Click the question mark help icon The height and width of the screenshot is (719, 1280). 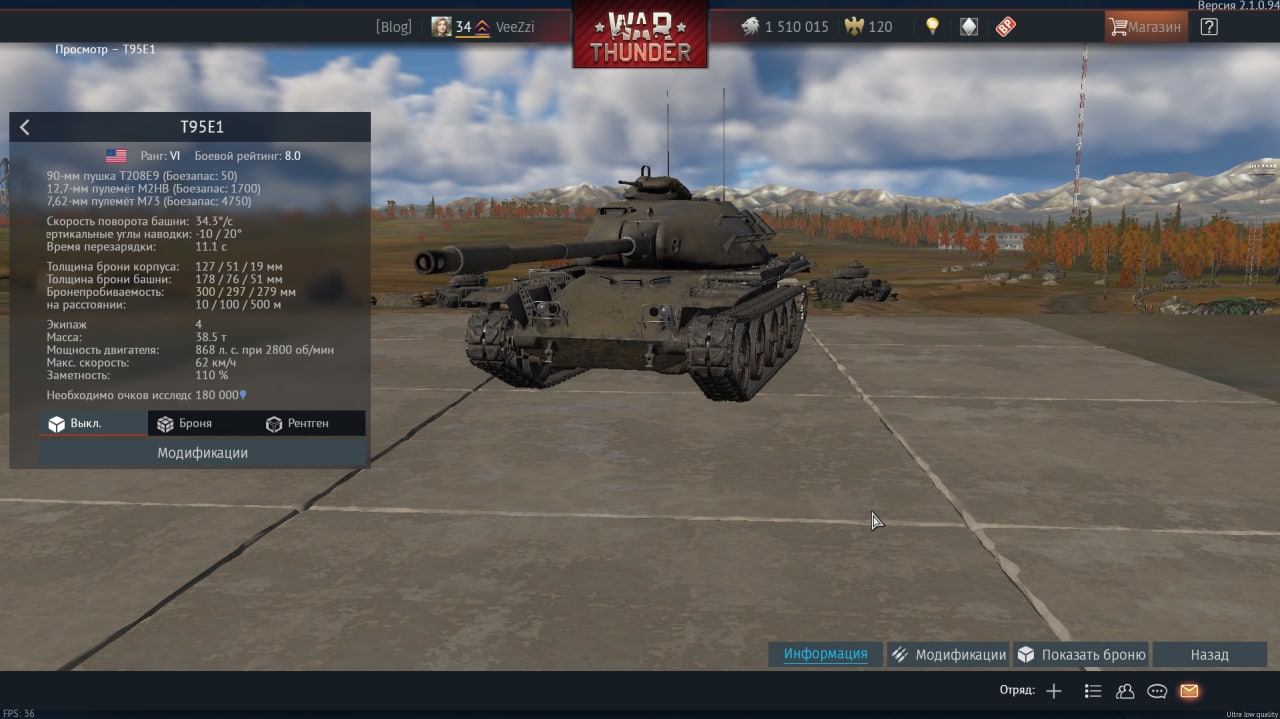pos(1209,27)
